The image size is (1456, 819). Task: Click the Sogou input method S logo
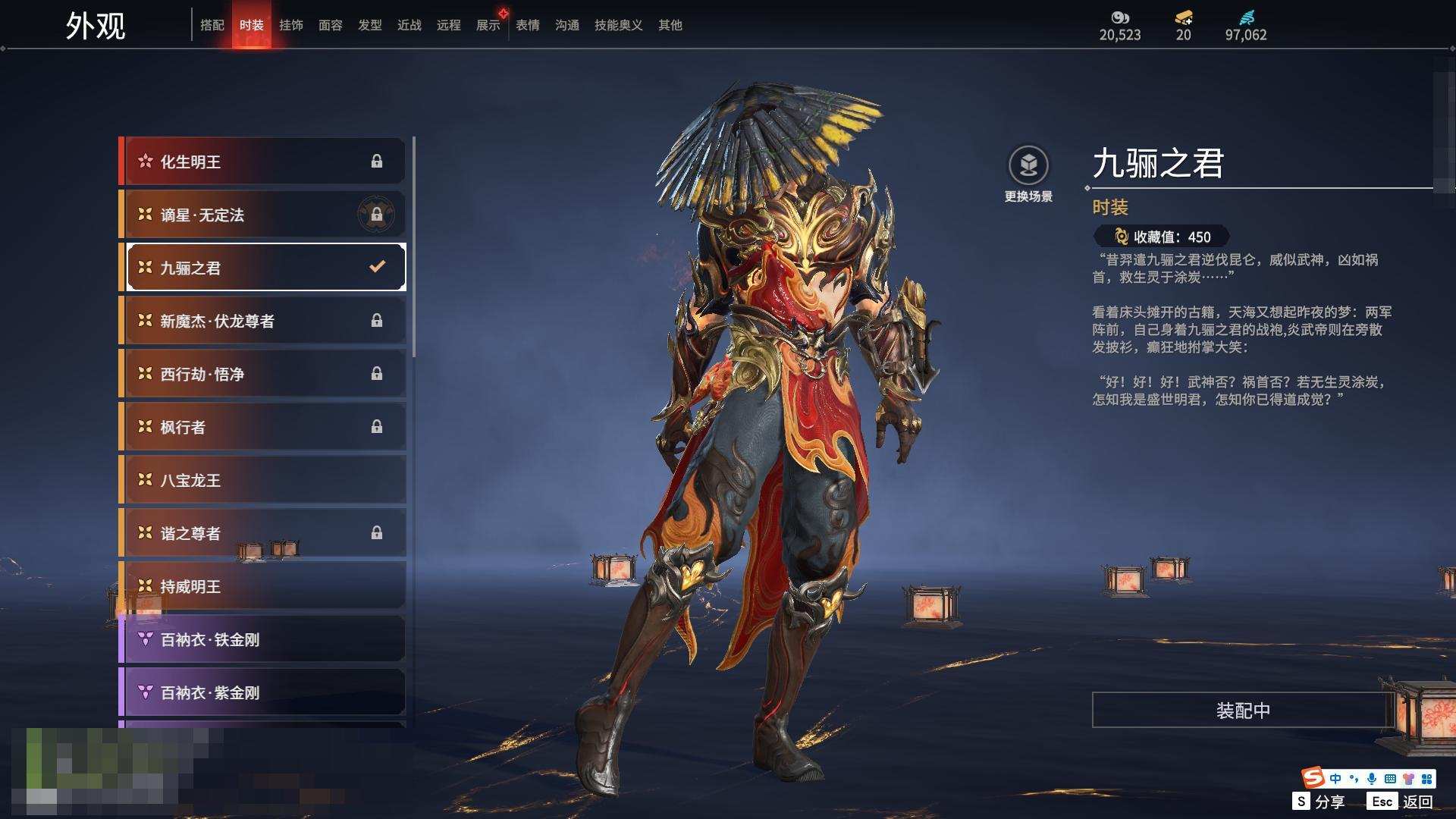(1313, 778)
